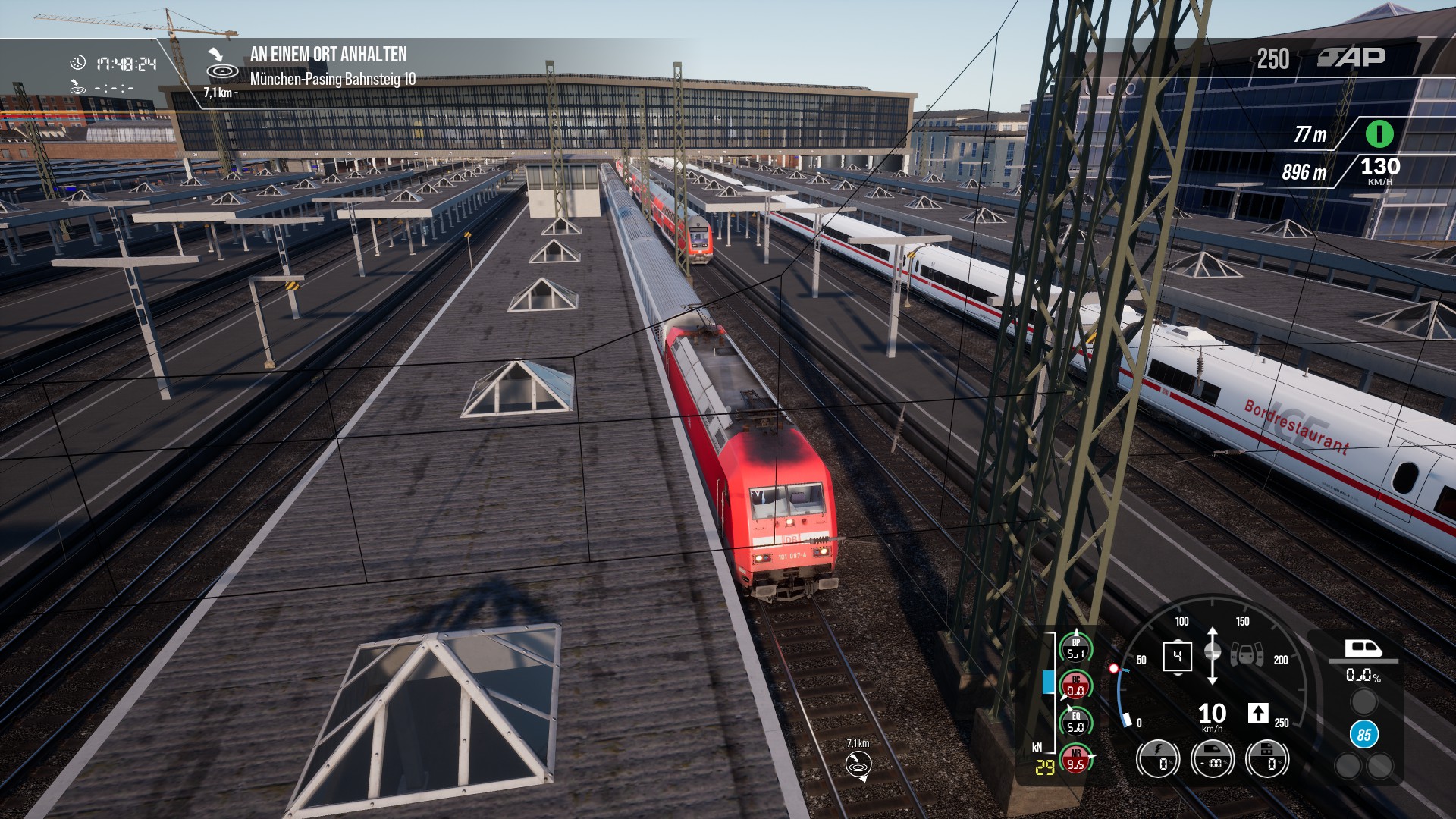Select the green signal aspect indicator
Image resolution: width=1456 pixels, height=819 pixels.
tap(1379, 134)
